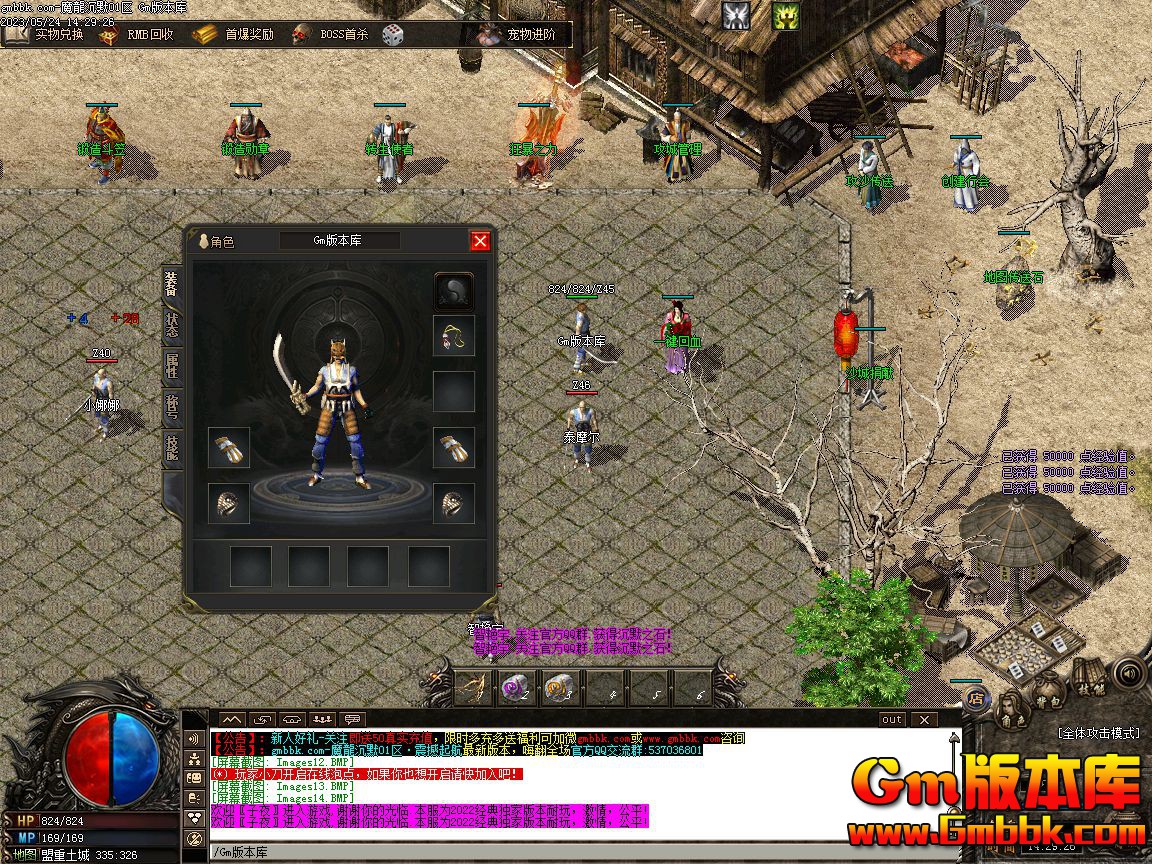Select the left bracer equipment slot
The height and width of the screenshot is (864, 1152).
tap(229, 448)
